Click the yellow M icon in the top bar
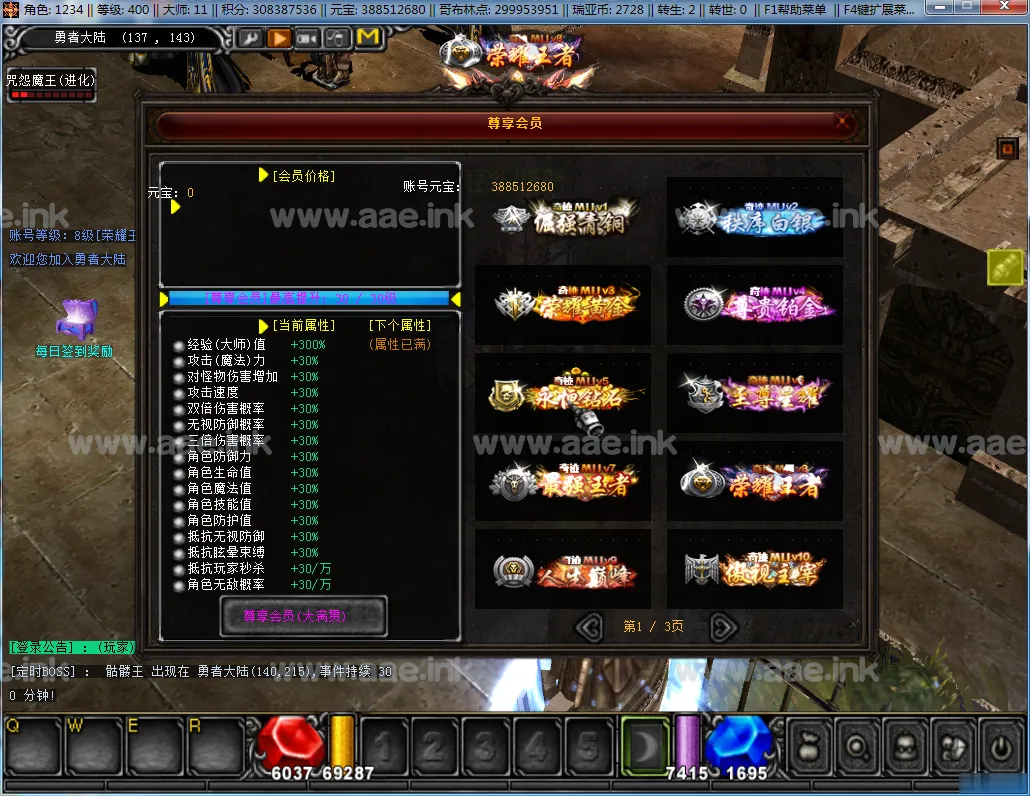The width and height of the screenshot is (1030, 796). point(368,38)
